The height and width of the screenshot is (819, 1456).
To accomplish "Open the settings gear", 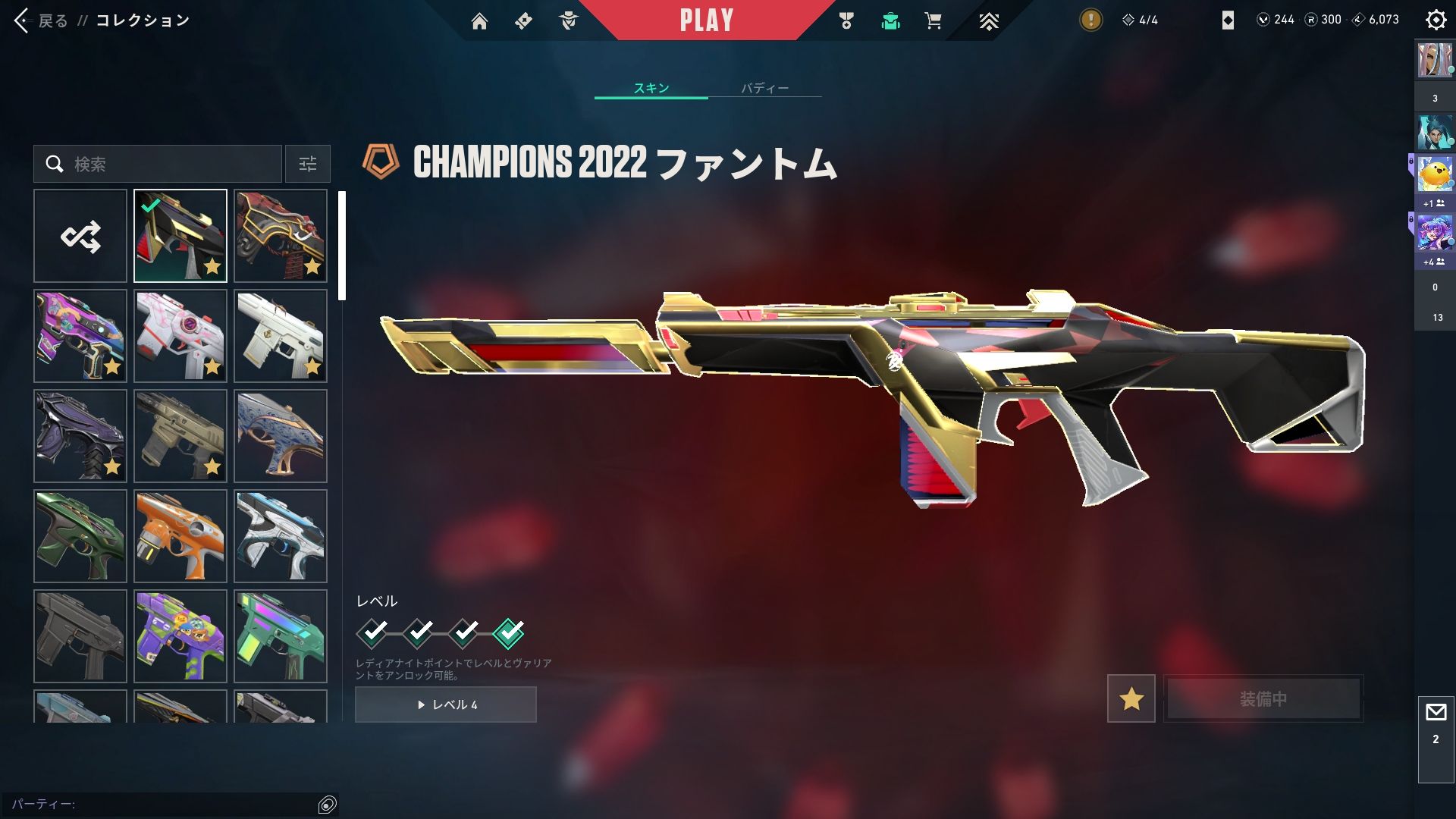I will [x=1436, y=20].
